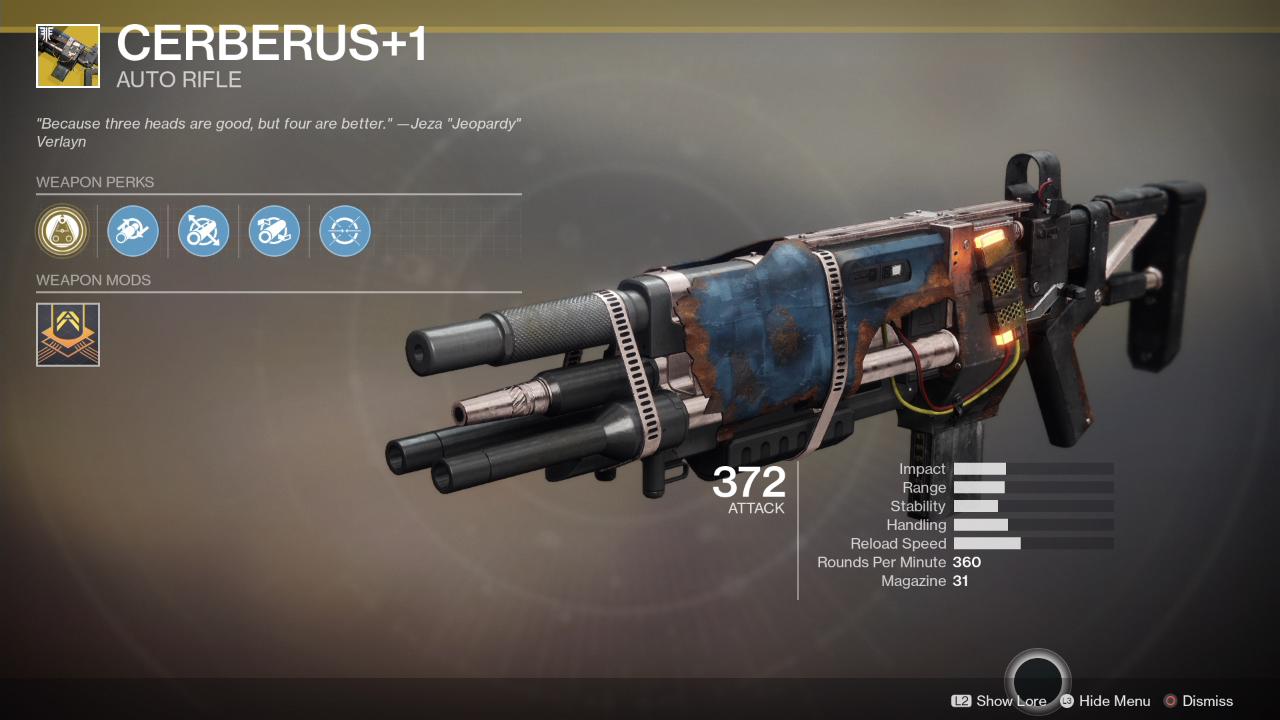Click the Reload Speed stat bar
This screenshot has width=1280, height=720.
point(1035,543)
